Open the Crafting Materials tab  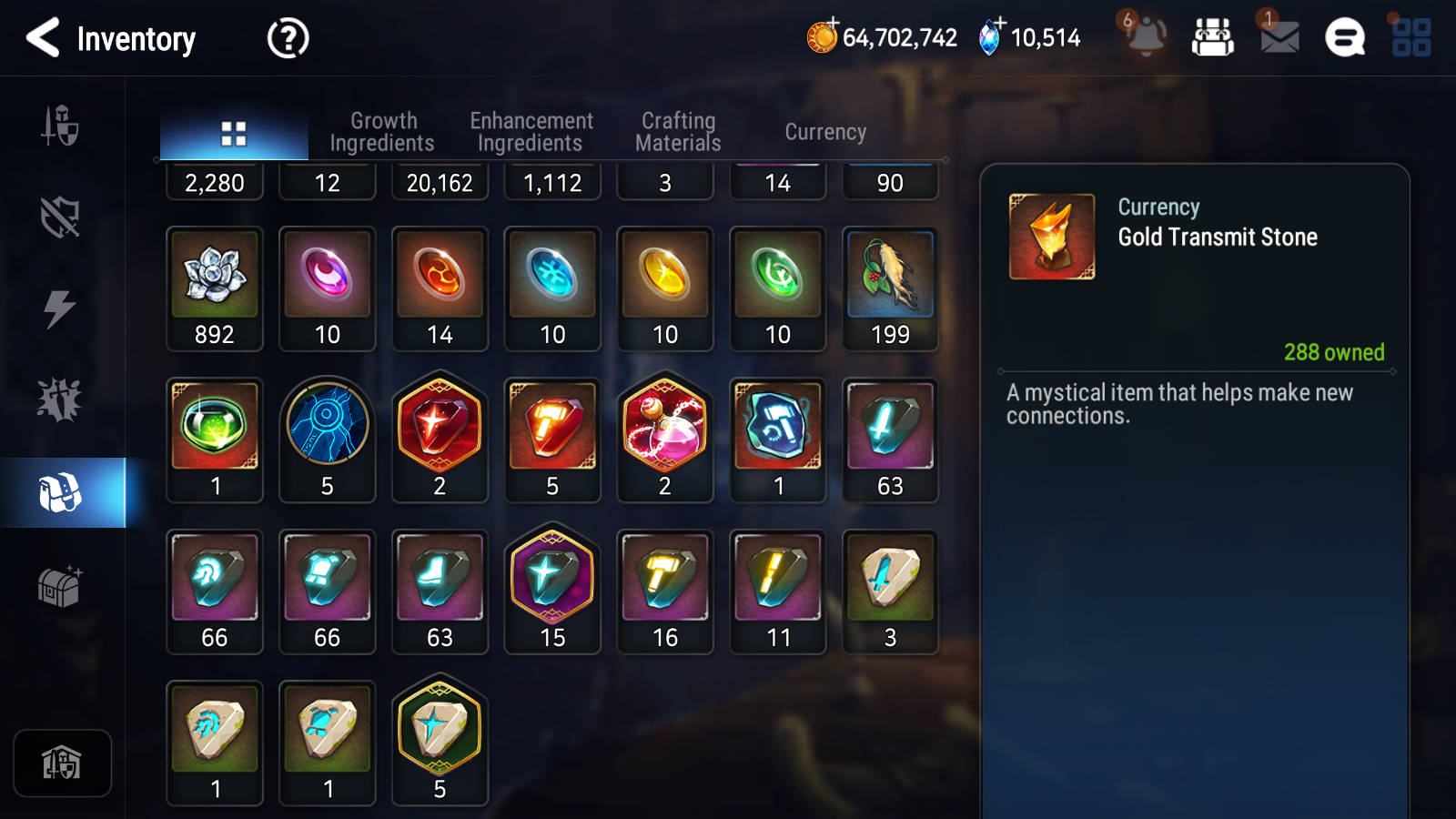[677, 132]
